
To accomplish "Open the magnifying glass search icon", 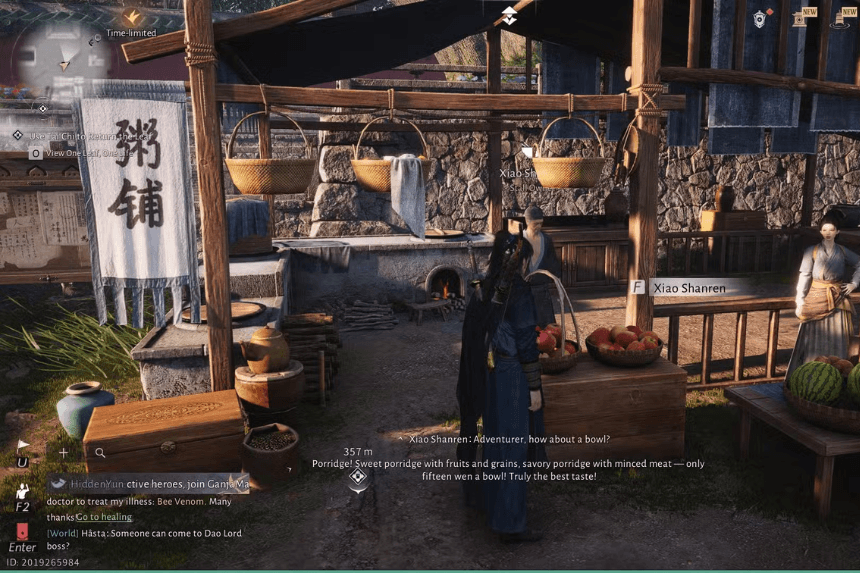I will tap(100, 453).
